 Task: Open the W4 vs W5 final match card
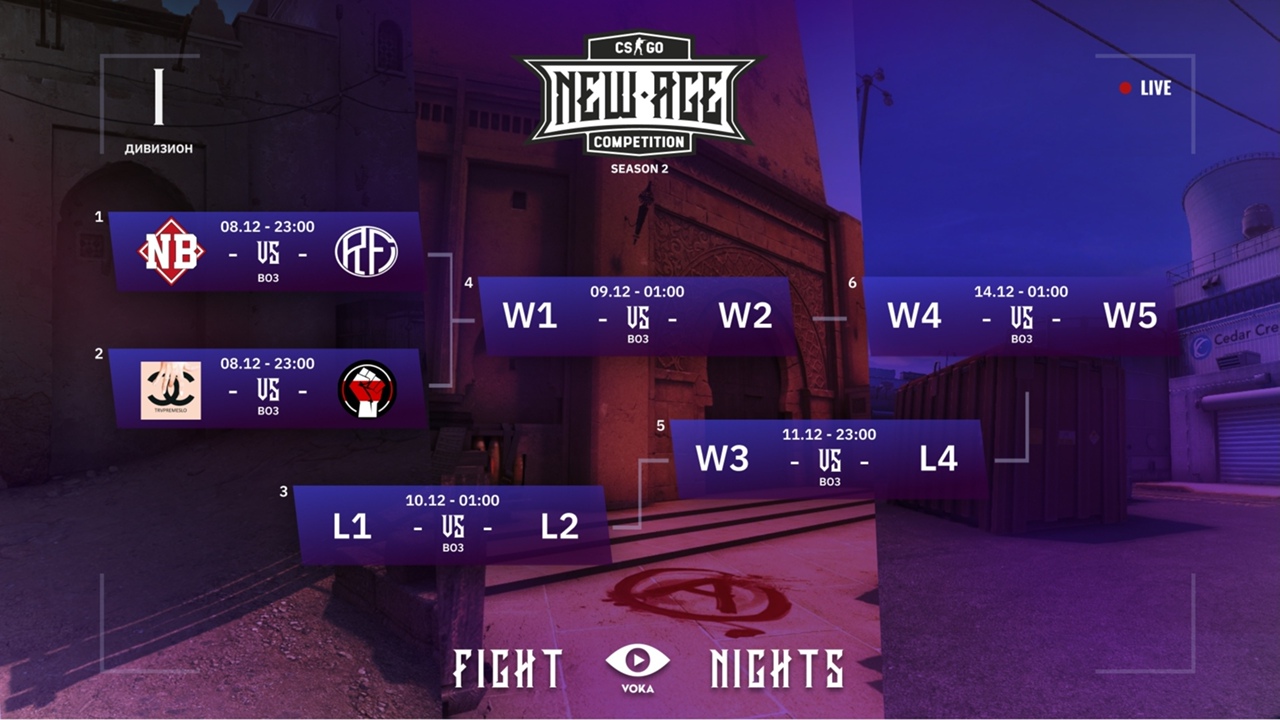[x=1021, y=316]
